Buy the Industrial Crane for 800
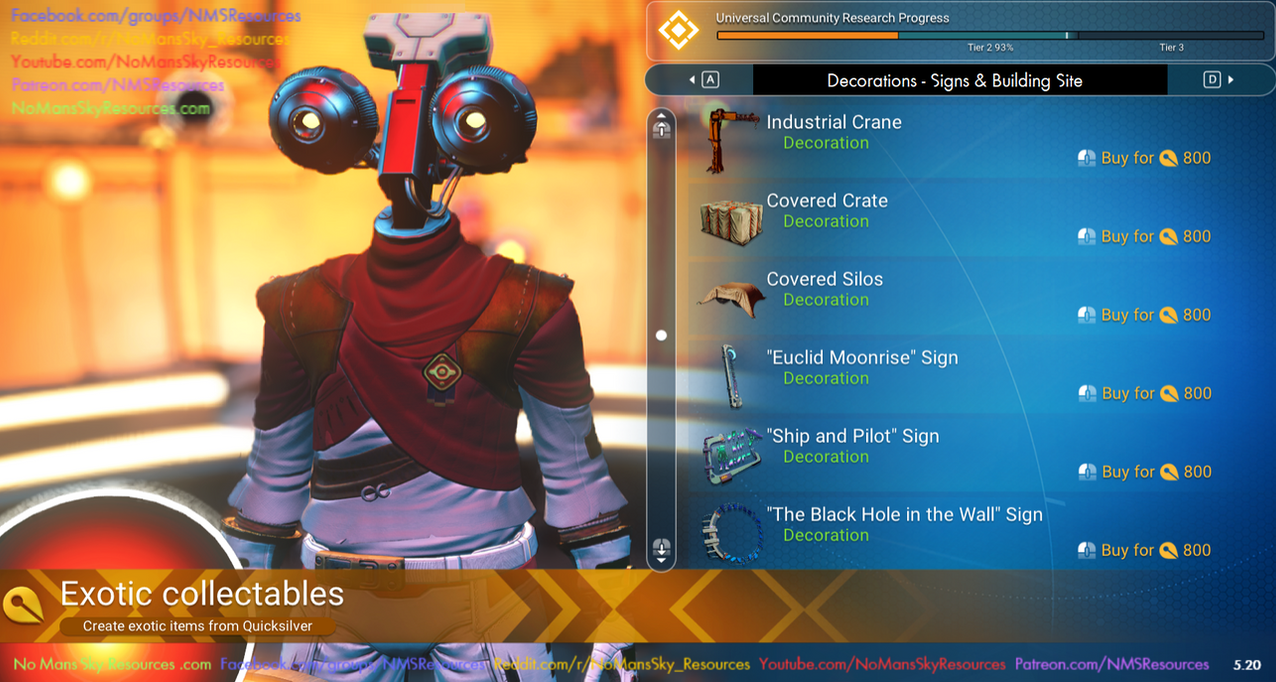1276x682 pixels. 1144,158
